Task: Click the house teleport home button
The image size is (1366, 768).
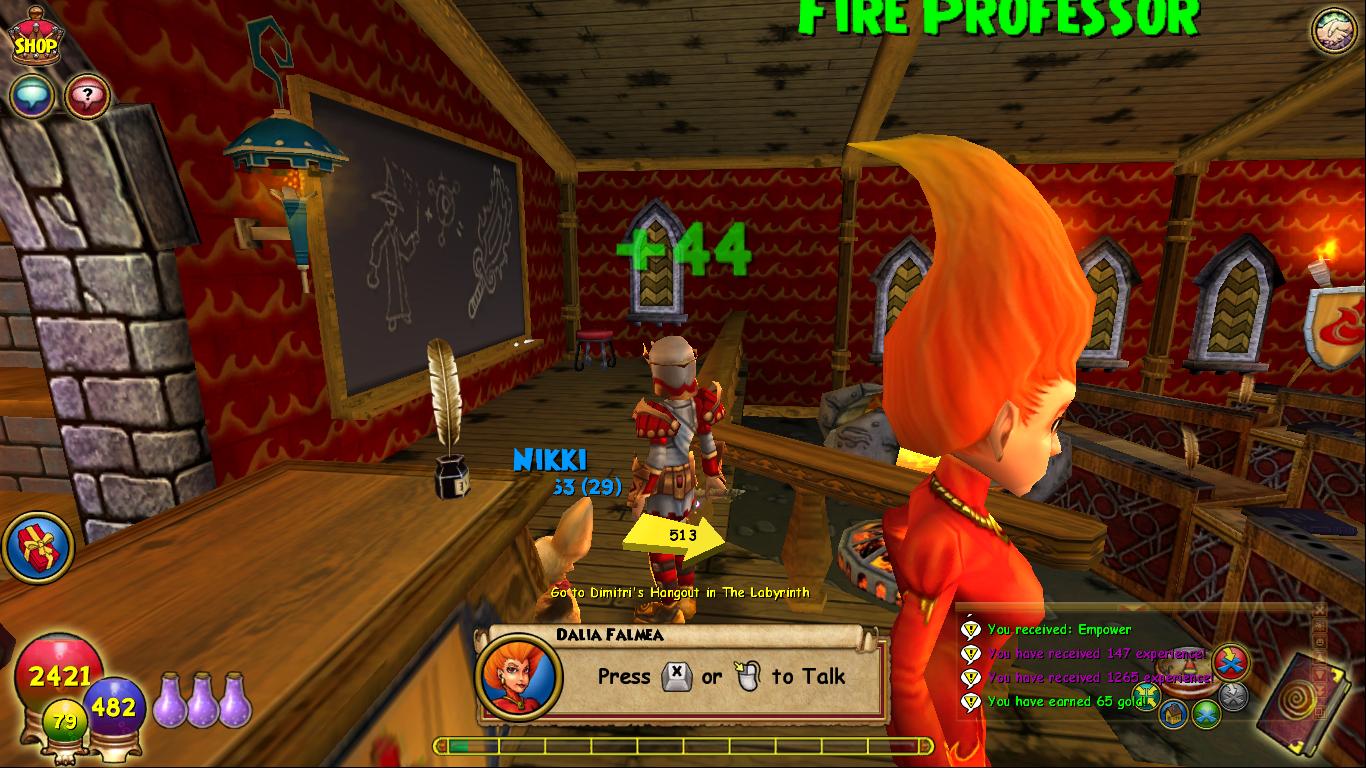Action: pos(1174,712)
